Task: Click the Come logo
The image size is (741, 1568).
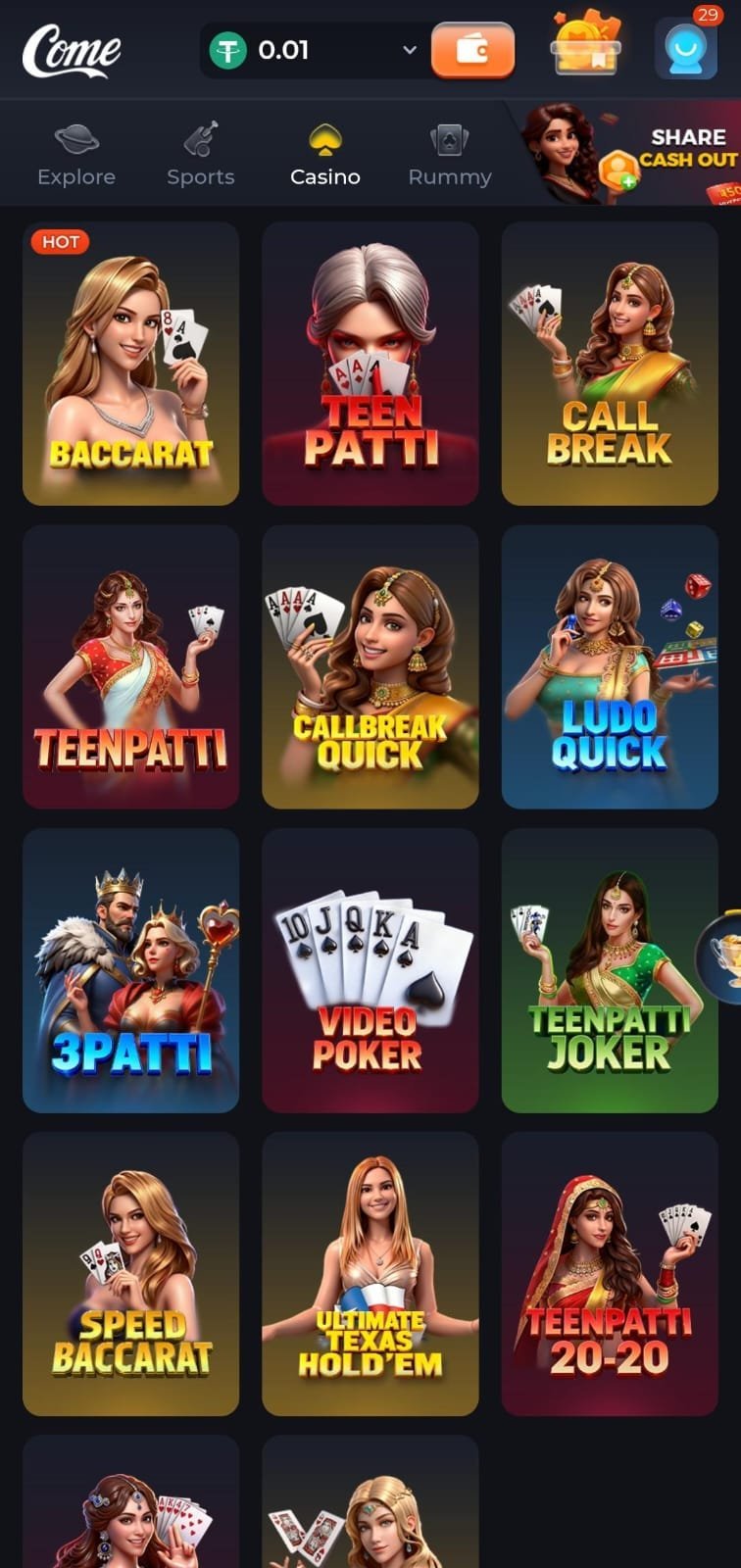Action: click(72, 51)
